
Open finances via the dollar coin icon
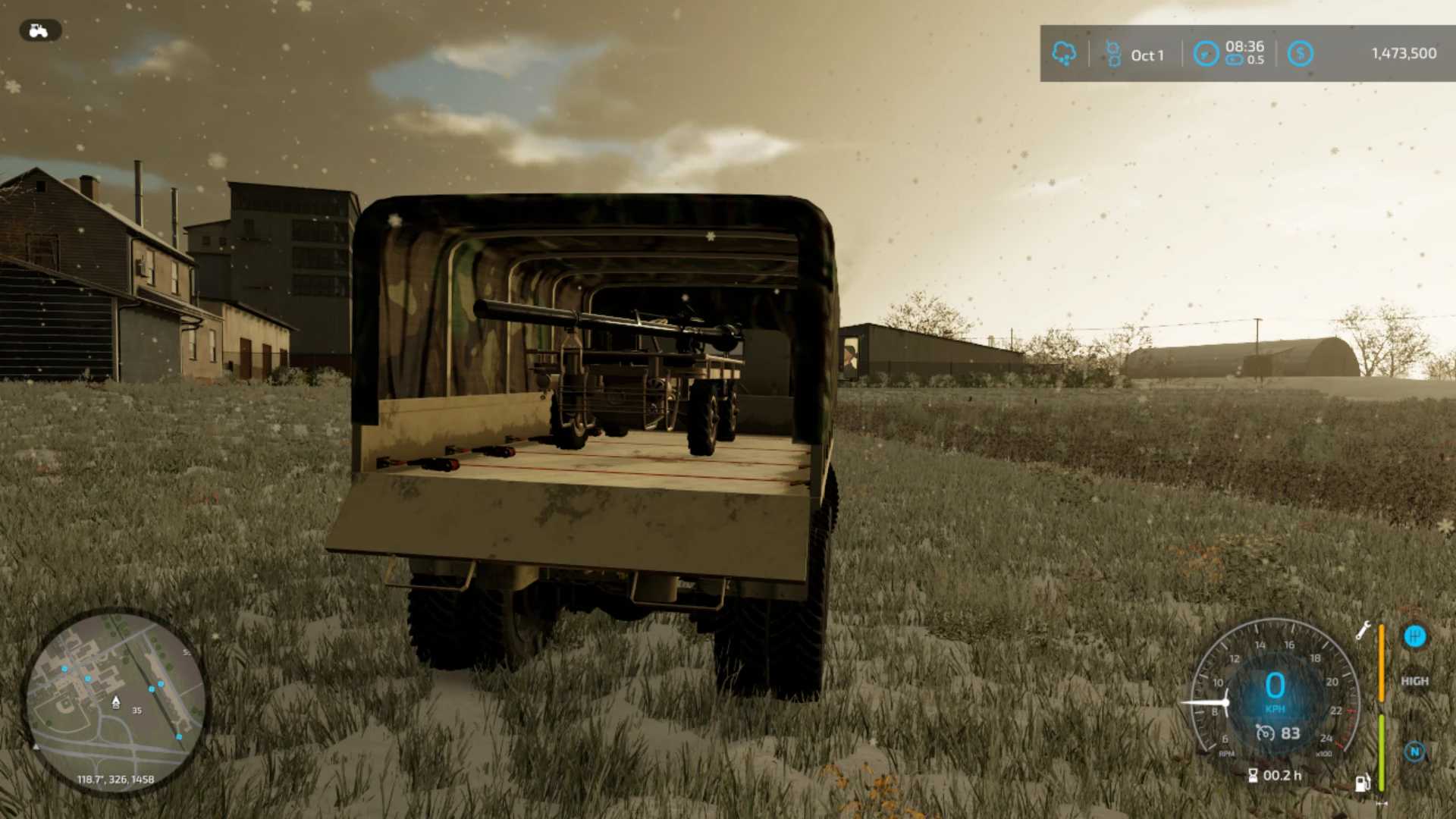1300,54
